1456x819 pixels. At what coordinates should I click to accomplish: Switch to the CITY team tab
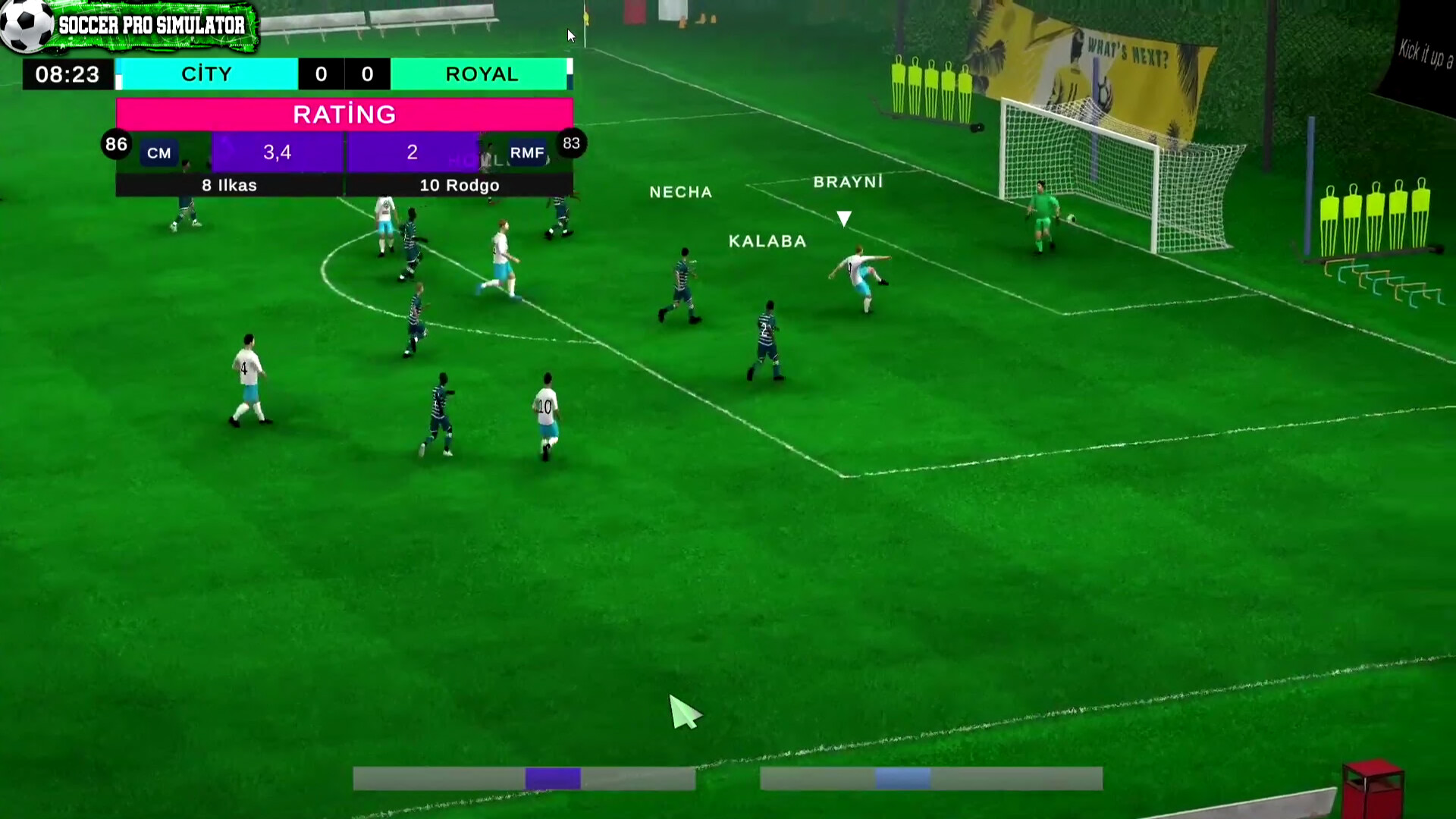[207, 74]
